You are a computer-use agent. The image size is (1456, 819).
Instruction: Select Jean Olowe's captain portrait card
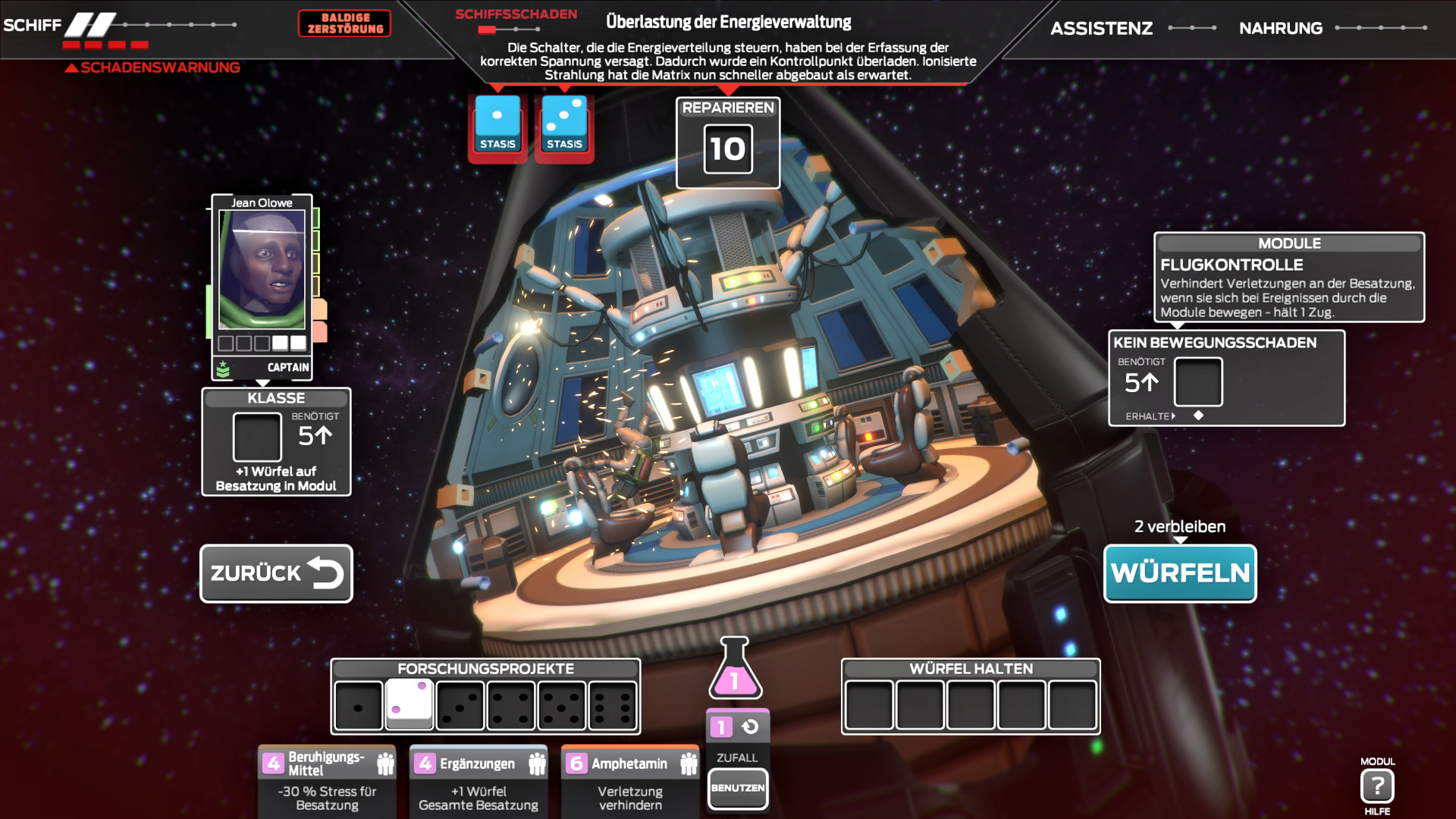[x=262, y=281]
